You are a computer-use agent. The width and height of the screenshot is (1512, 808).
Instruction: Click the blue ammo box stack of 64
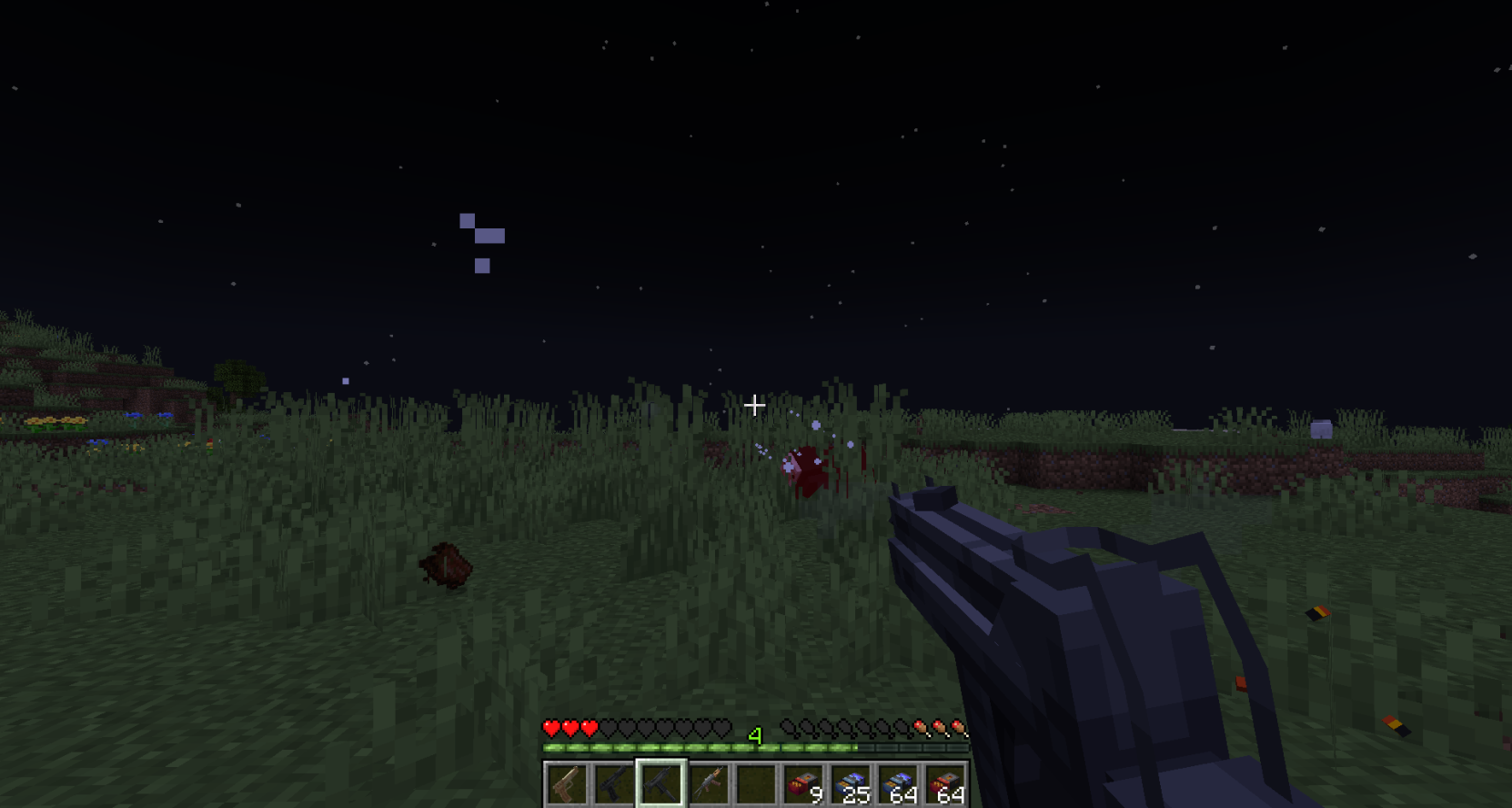(x=897, y=783)
